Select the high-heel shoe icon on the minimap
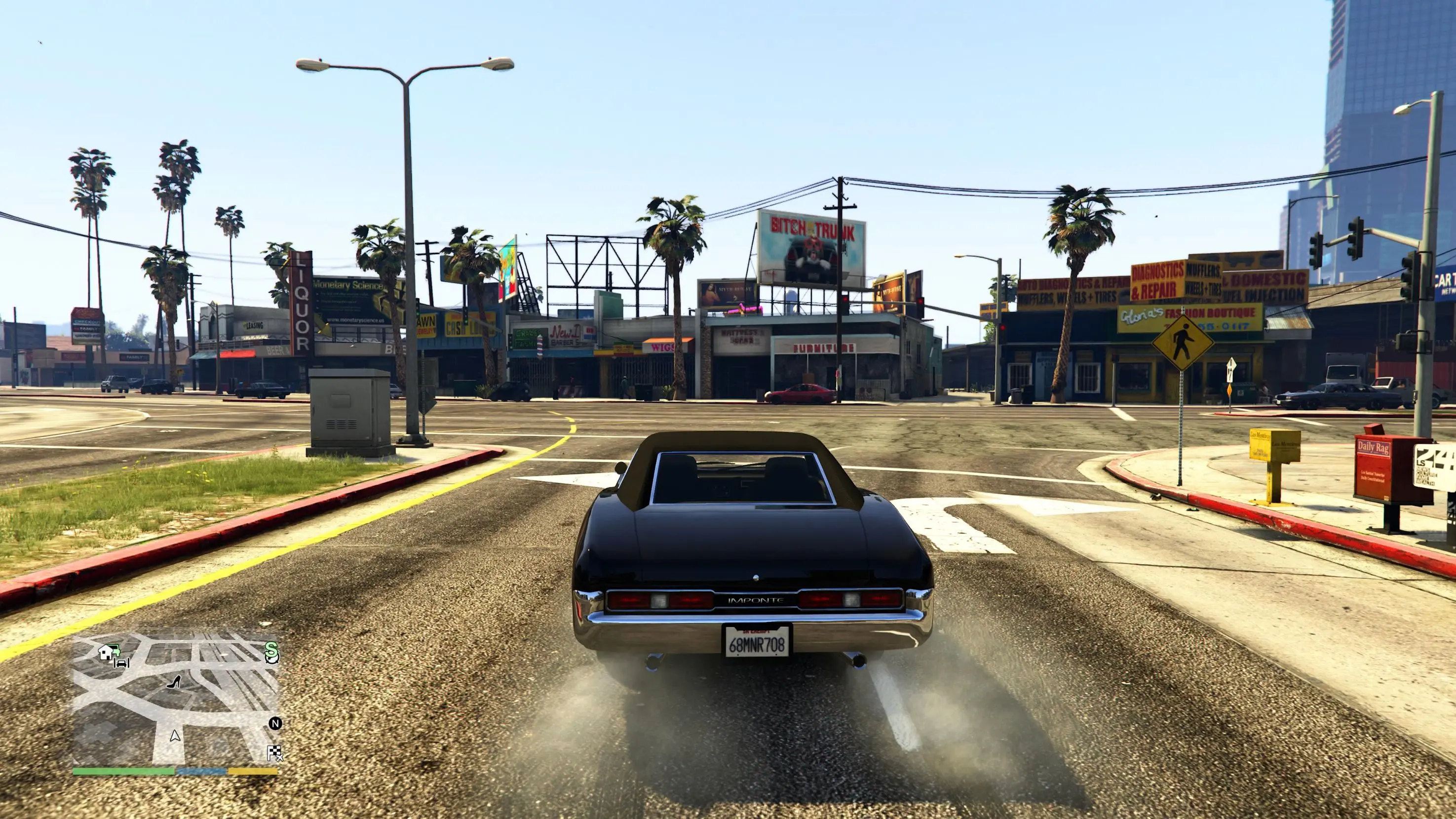This screenshot has width=1456, height=819. pyautogui.click(x=174, y=683)
